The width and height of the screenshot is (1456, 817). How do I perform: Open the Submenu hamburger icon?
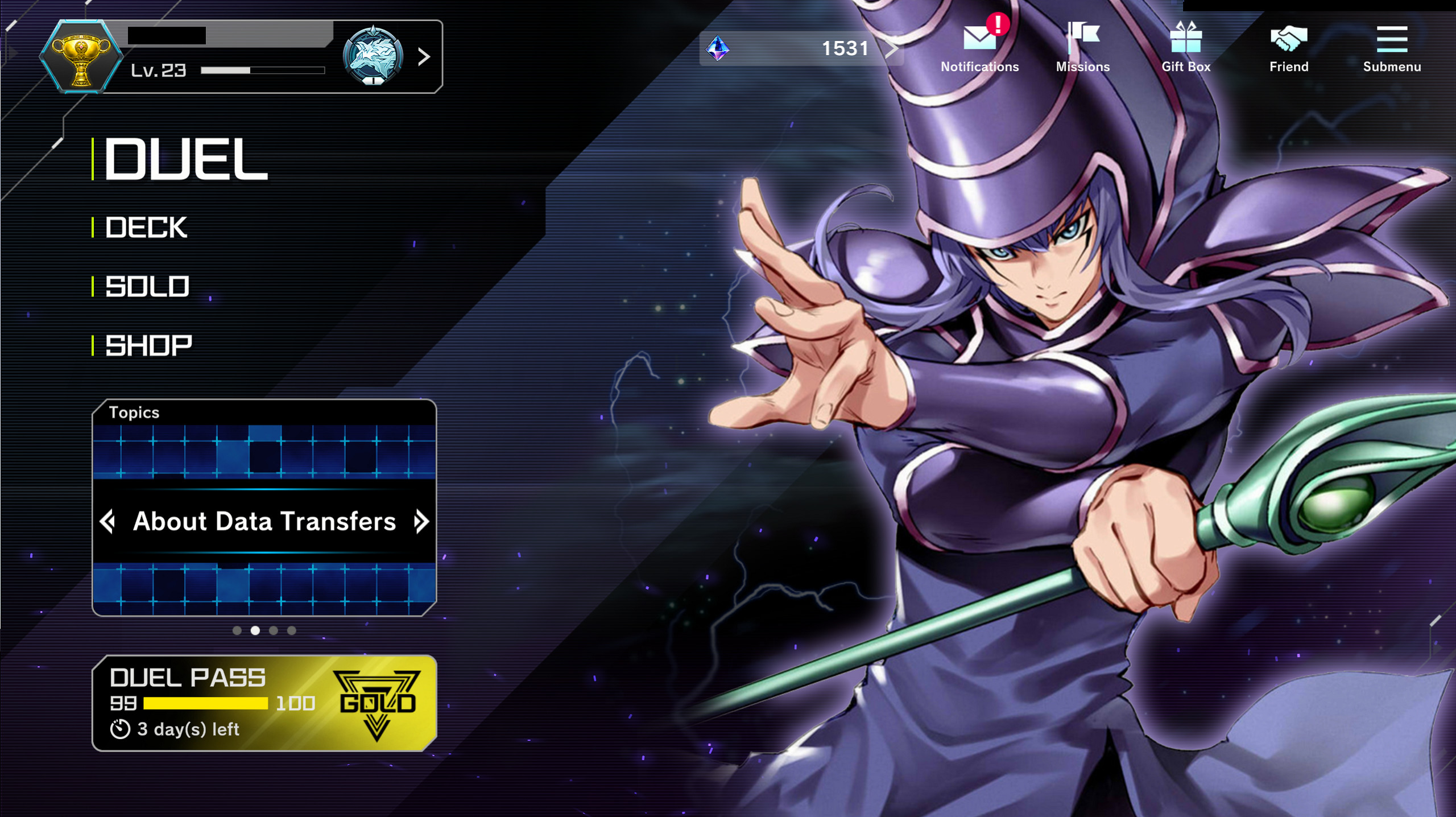point(1391,40)
